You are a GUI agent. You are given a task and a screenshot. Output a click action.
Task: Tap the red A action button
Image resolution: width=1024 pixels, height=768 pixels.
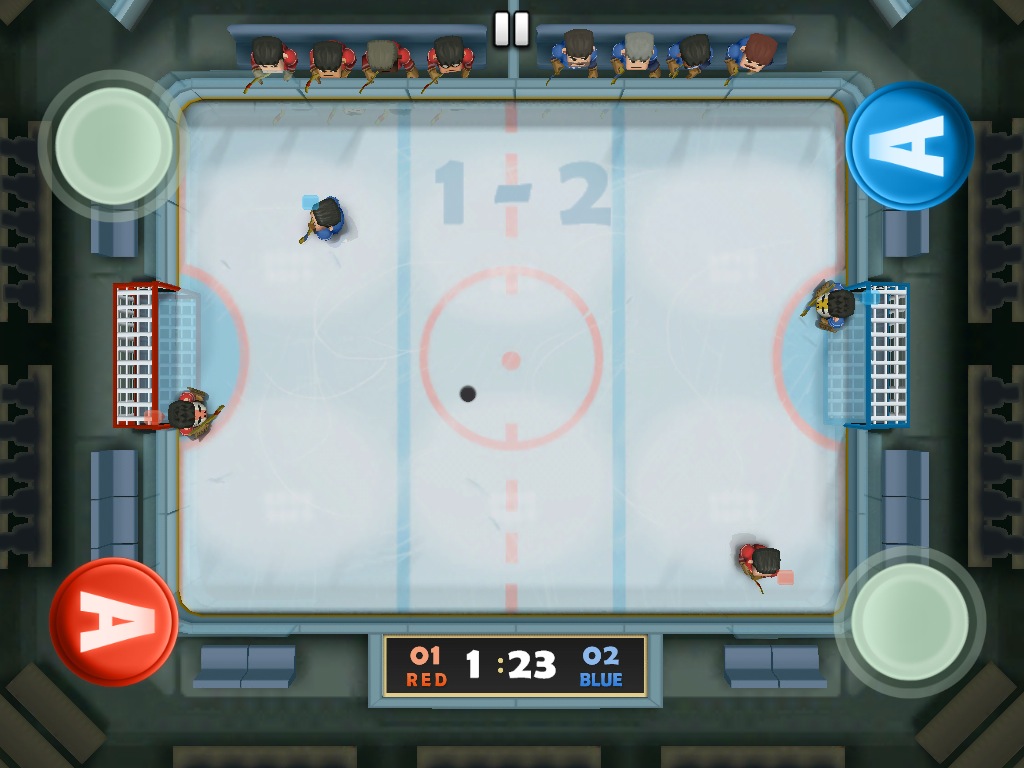[x=113, y=621]
